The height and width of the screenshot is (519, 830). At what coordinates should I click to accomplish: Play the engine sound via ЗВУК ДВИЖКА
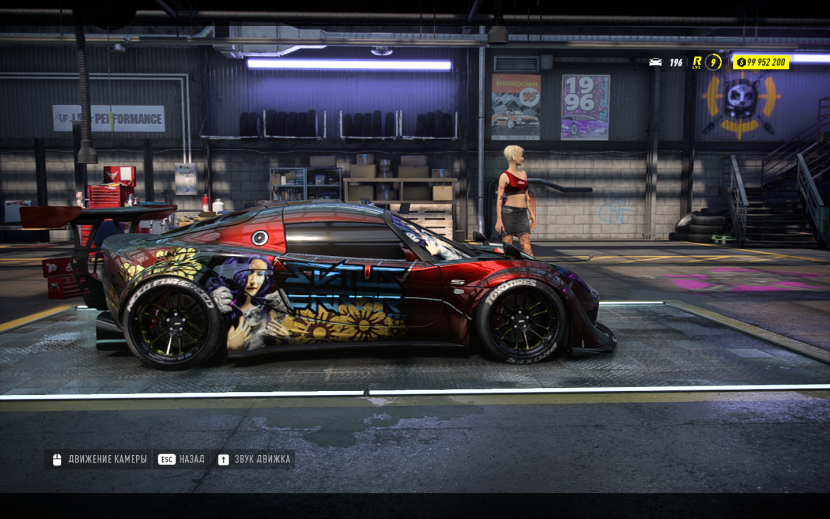254,460
